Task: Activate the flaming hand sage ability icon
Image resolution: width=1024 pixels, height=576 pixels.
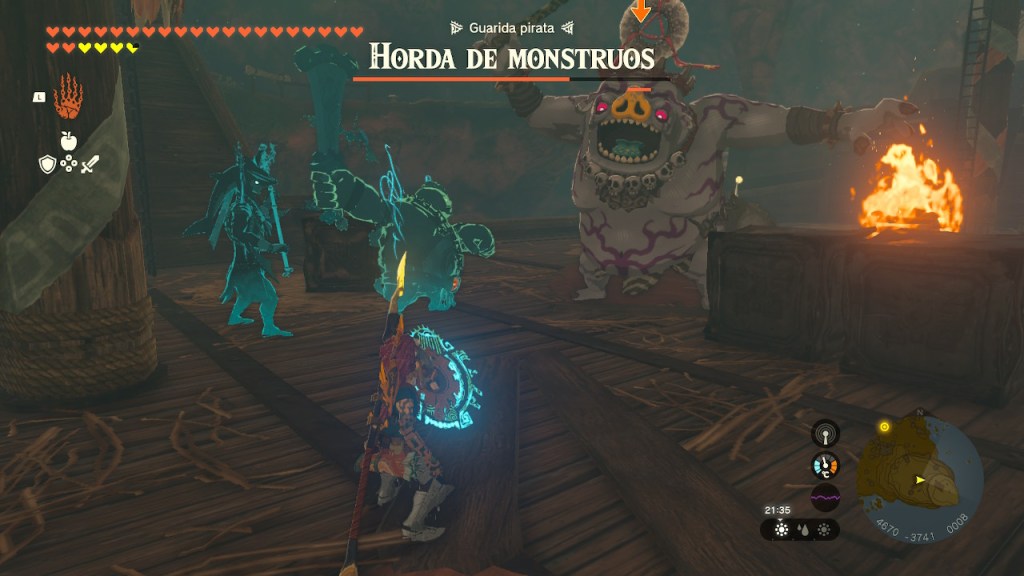Action: click(x=68, y=96)
